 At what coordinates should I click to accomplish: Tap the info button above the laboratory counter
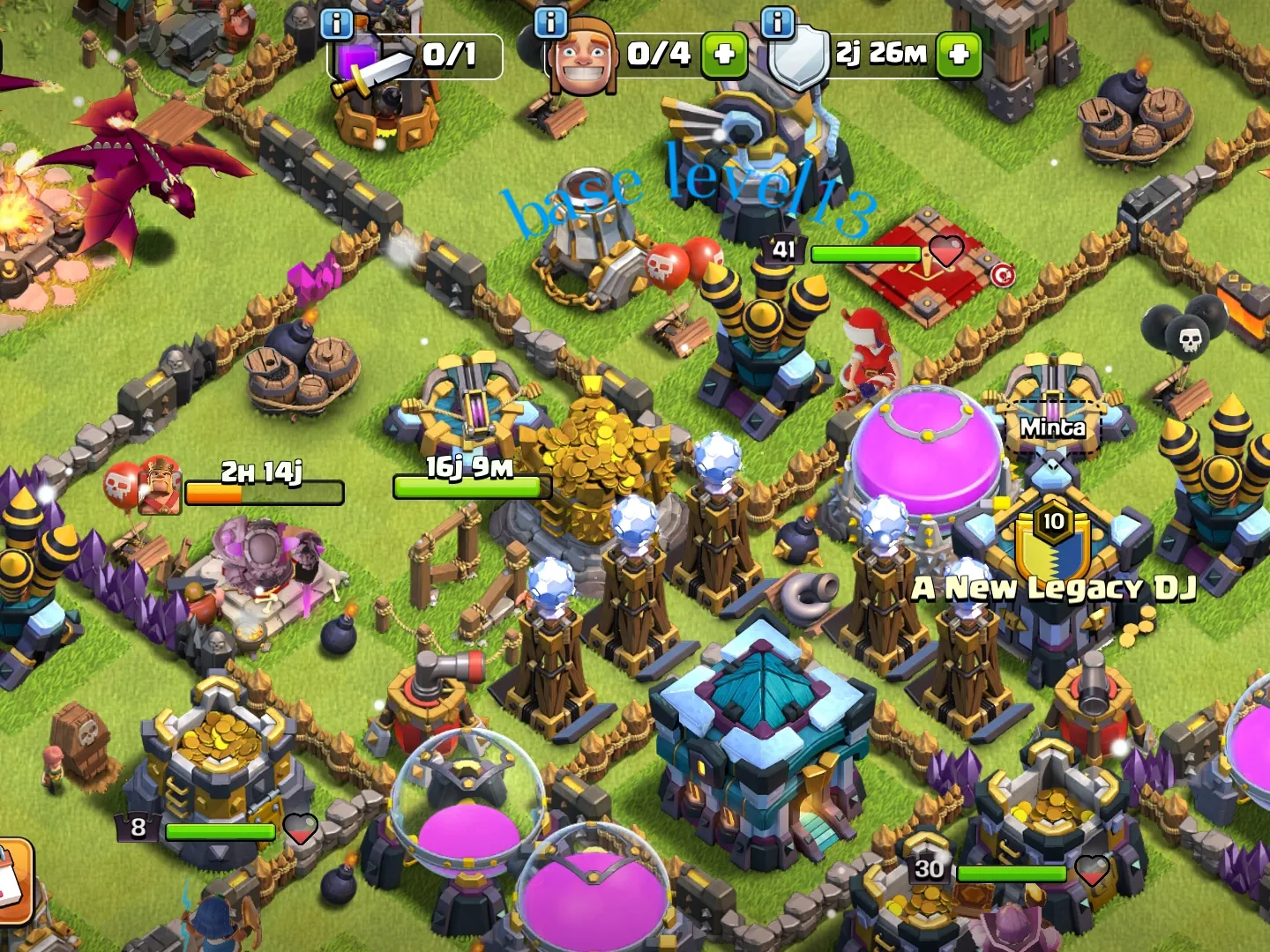pyautogui.click(x=336, y=24)
